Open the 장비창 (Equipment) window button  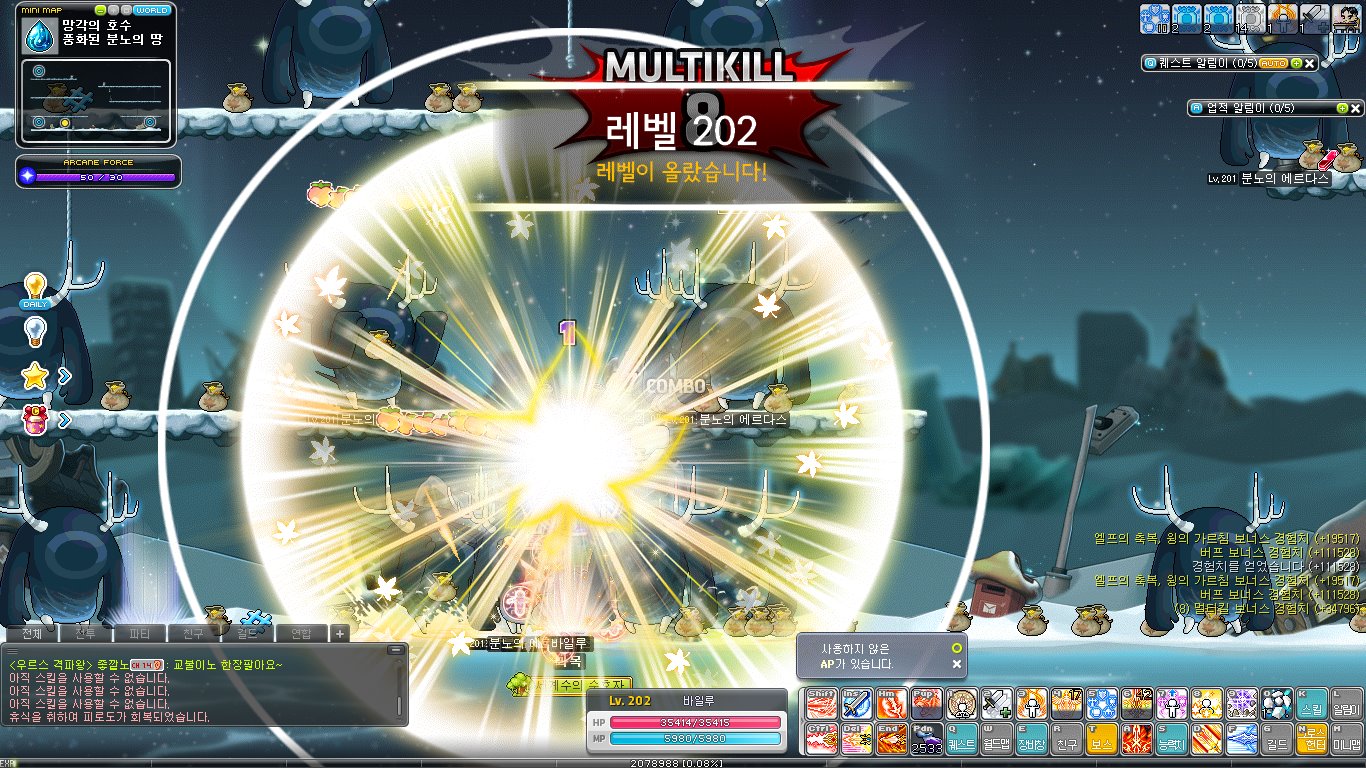coord(1029,739)
